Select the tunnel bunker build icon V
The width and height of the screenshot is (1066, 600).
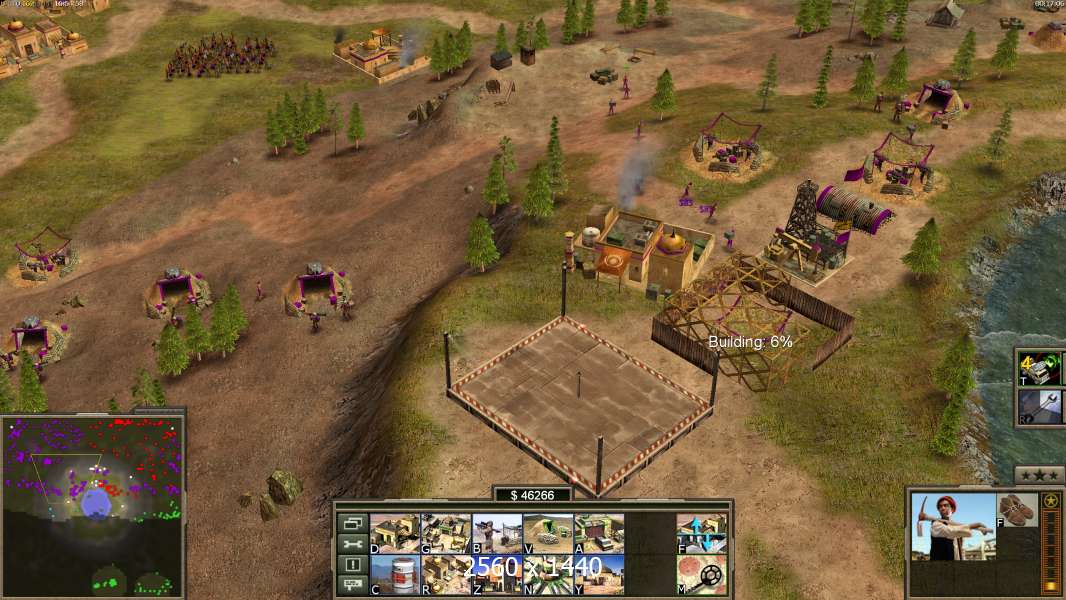click(x=548, y=533)
